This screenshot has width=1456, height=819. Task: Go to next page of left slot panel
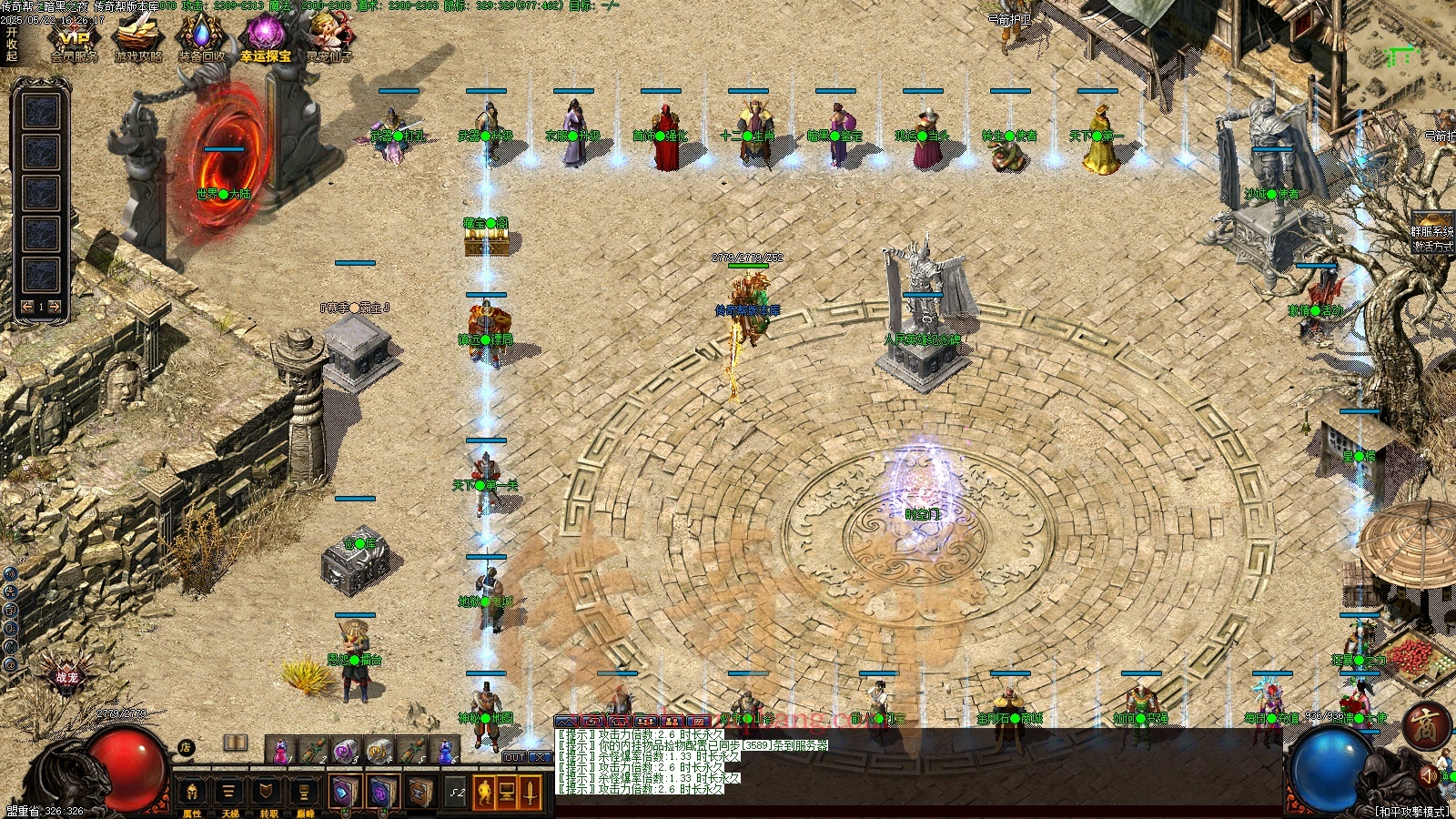[55, 307]
